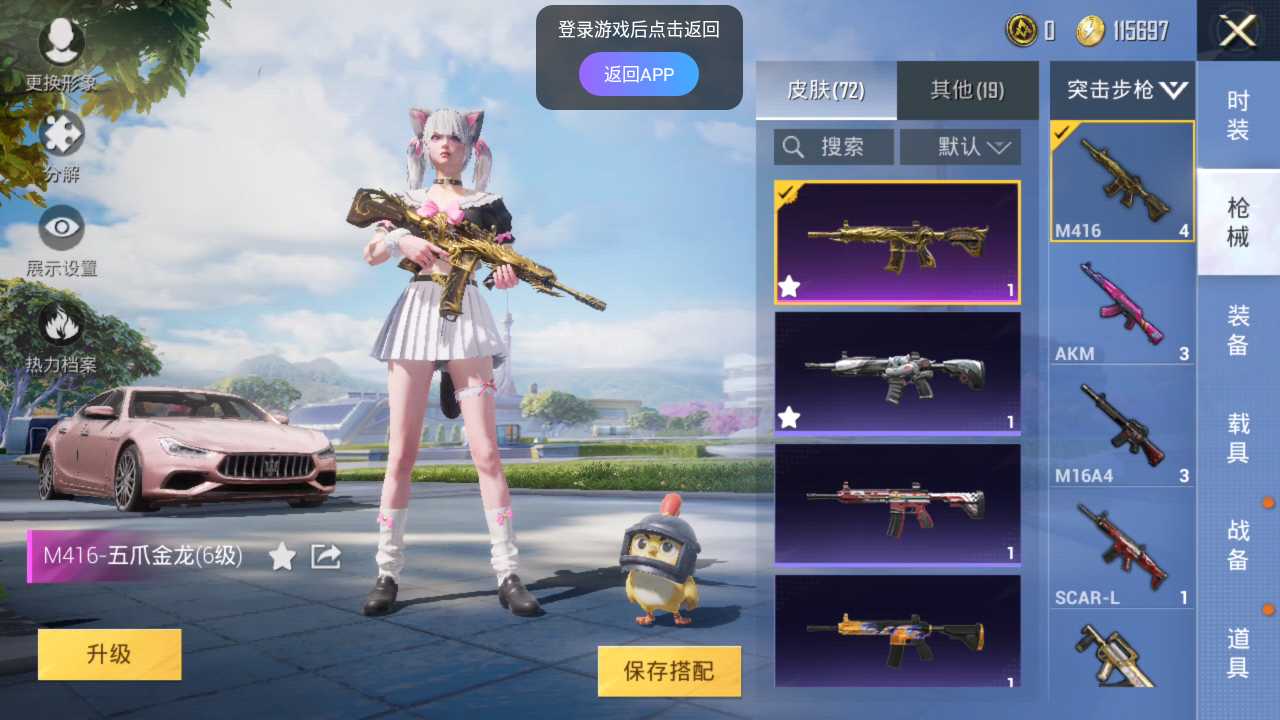Toggle favorite next to M416-五爪金龙 name
1280x720 pixels.
[x=281, y=558]
